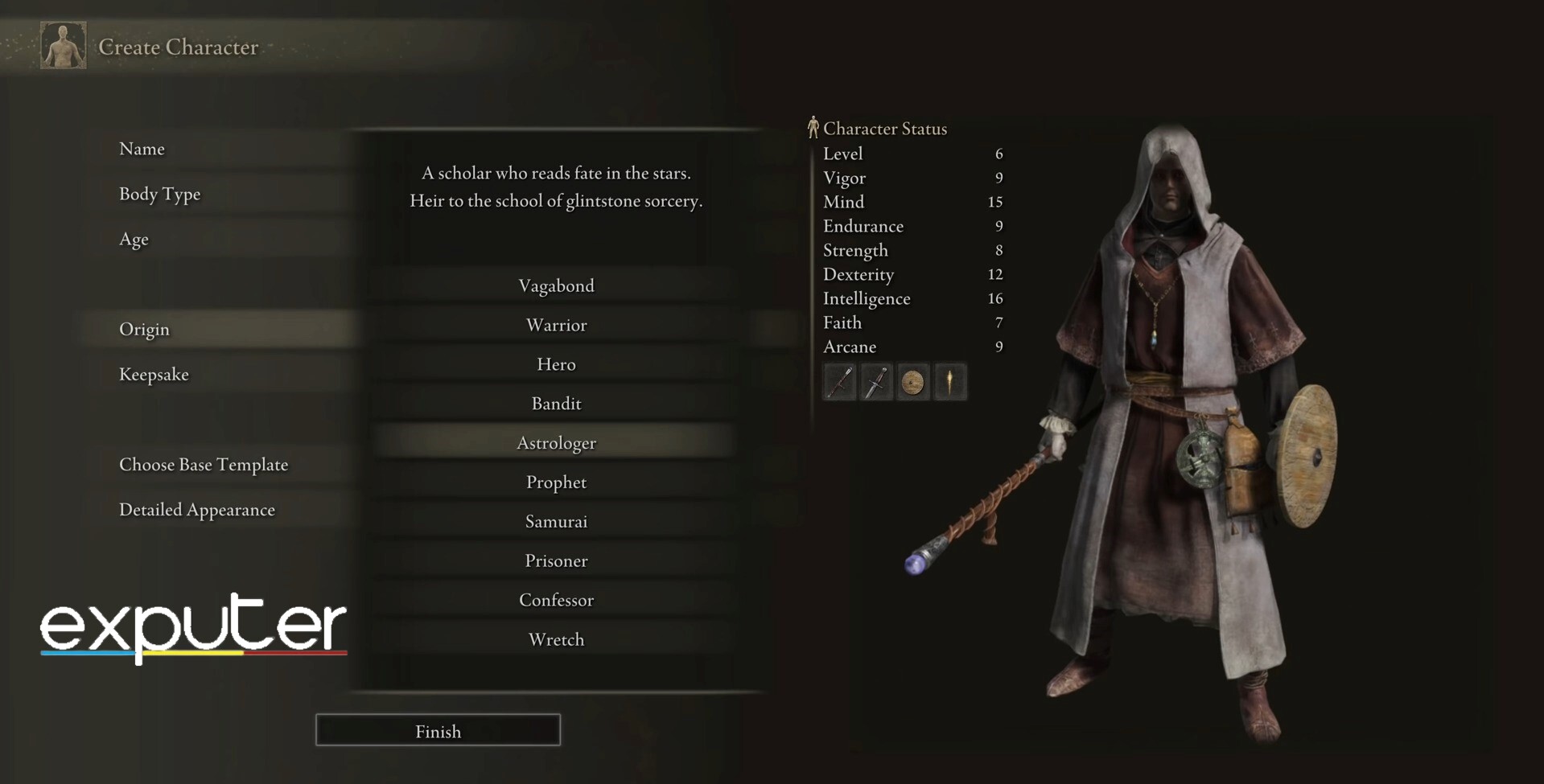Pick the Bandit origin
This screenshot has width=1544, height=784.
[556, 404]
